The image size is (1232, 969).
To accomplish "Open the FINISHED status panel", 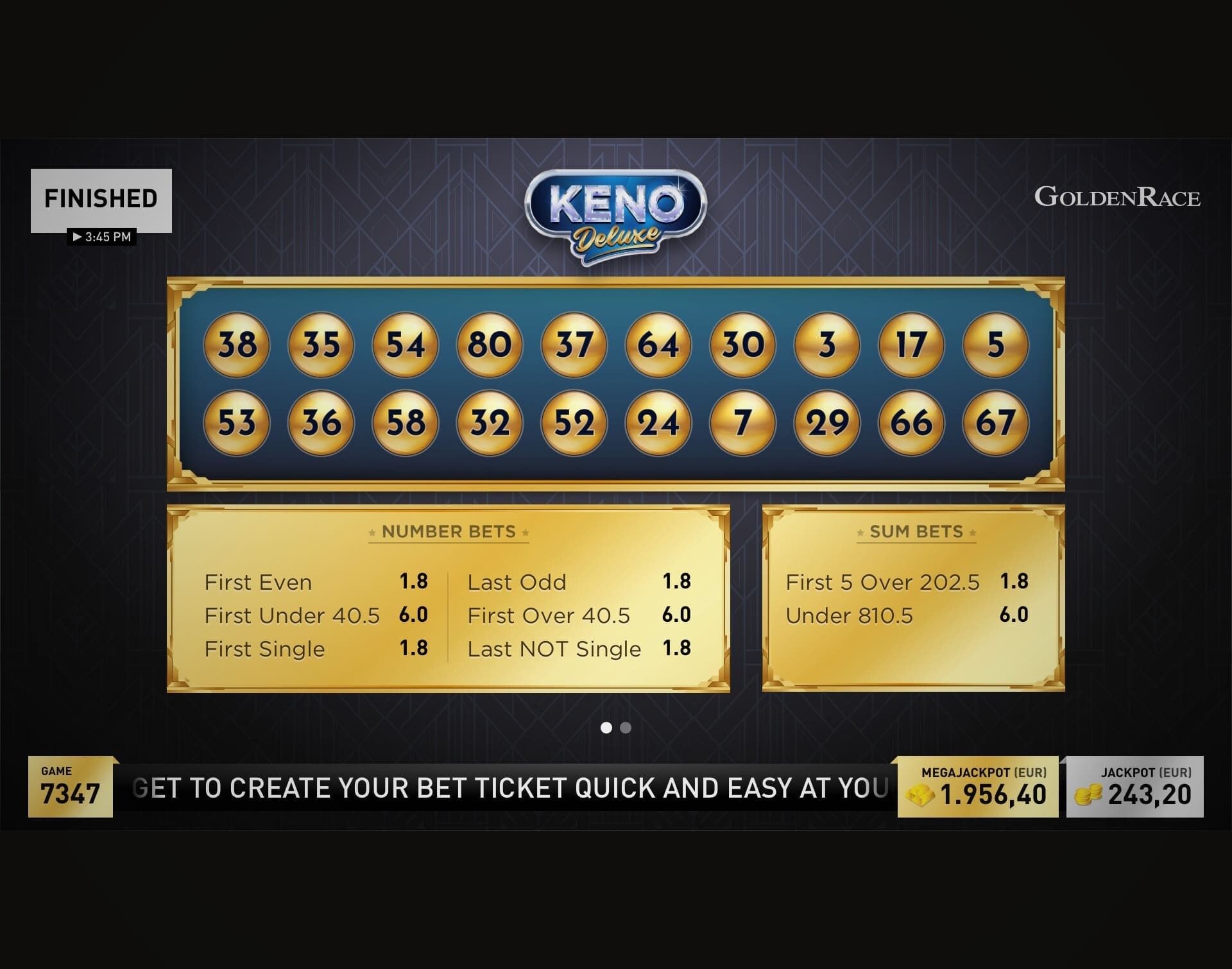I will 101,198.
